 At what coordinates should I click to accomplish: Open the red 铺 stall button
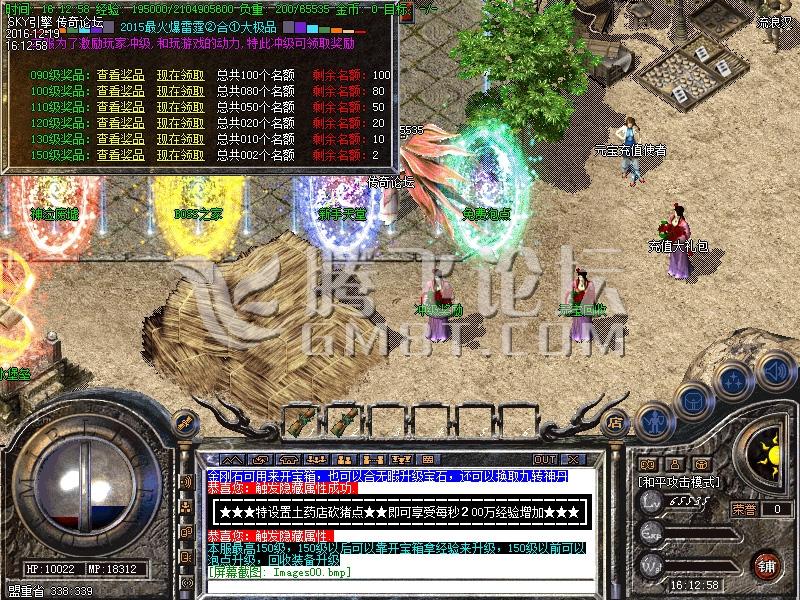tap(767, 564)
